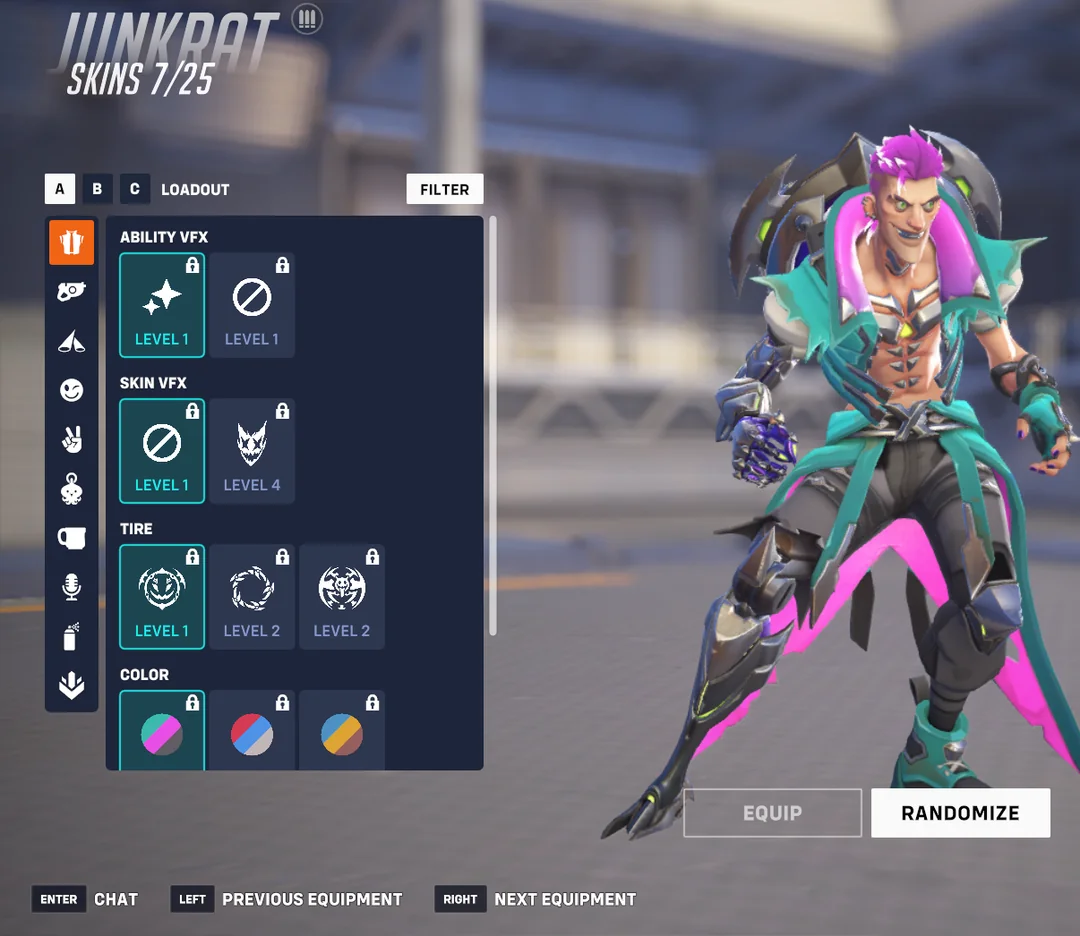Screen dimensions: 1080x936
Task: Open the spray can category
Action: [72, 636]
